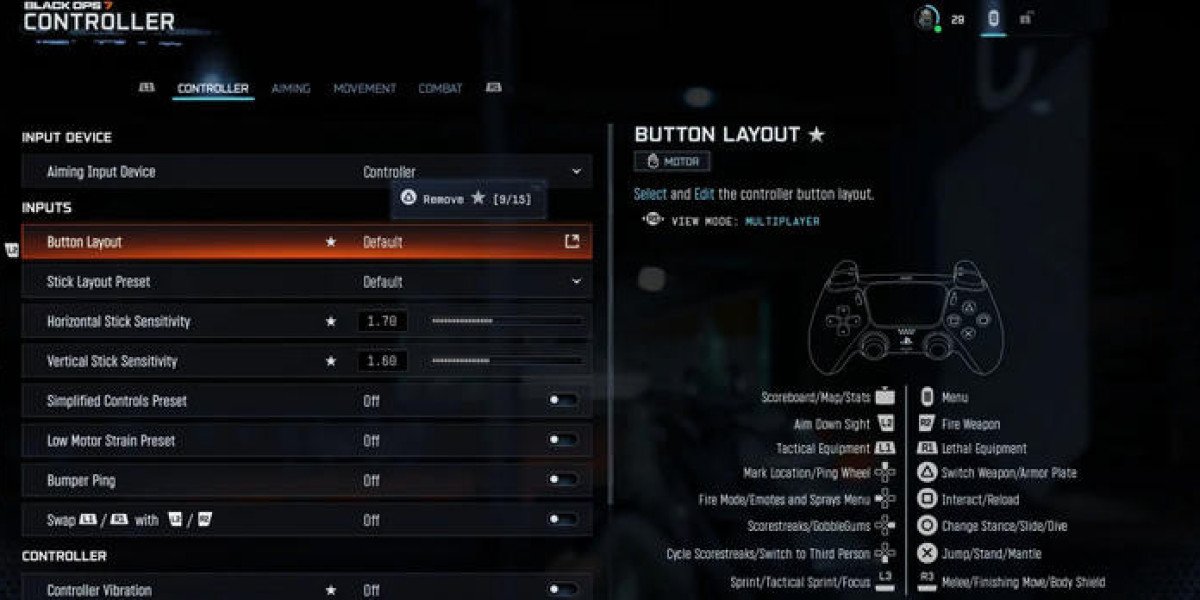Open the Movement settings tab

364,89
